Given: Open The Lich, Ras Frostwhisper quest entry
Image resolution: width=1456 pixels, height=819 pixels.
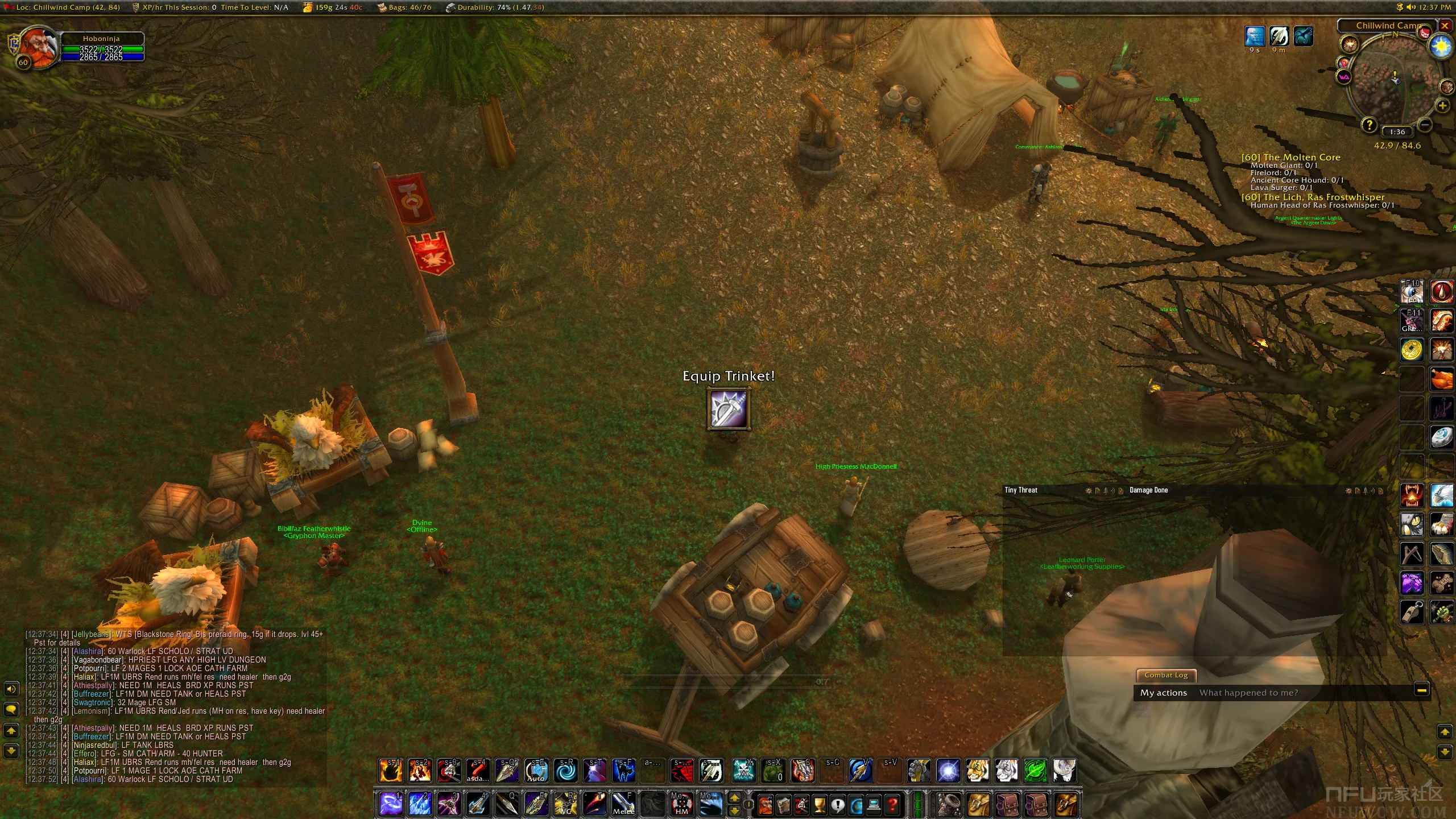Looking at the screenshot, I should click(x=1313, y=197).
